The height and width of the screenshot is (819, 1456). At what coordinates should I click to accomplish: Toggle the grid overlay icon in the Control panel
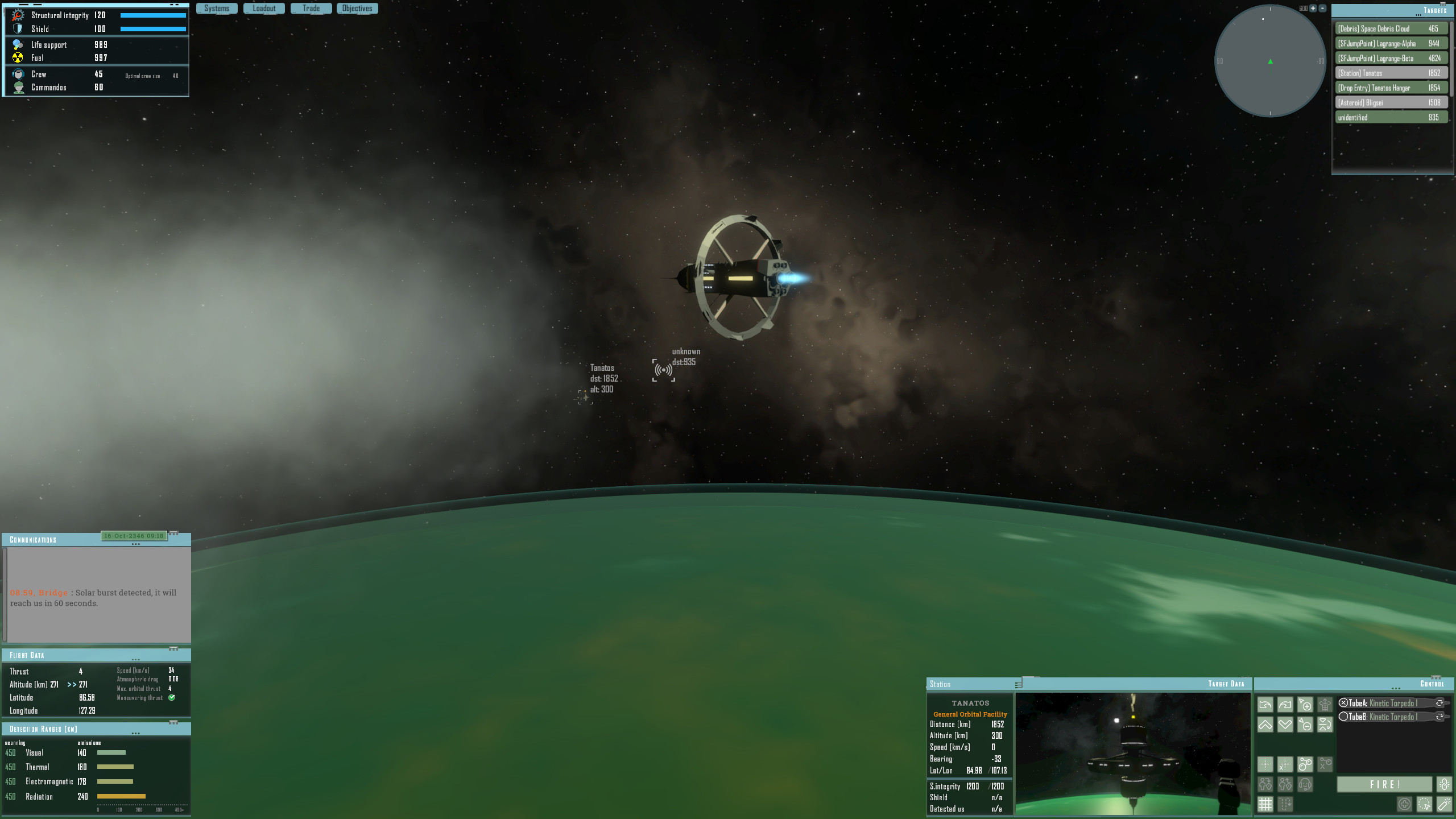coord(1265,804)
